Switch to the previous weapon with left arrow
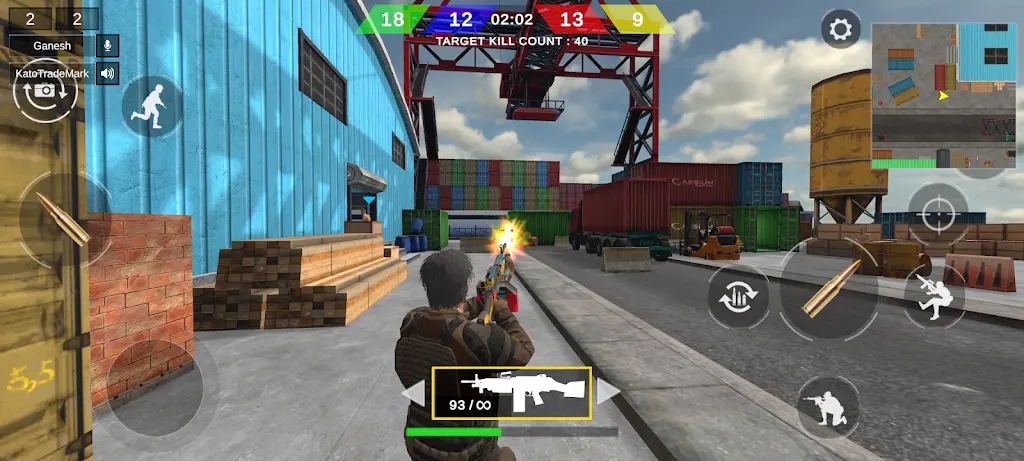The height and width of the screenshot is (461, 1024). (413, 393)
